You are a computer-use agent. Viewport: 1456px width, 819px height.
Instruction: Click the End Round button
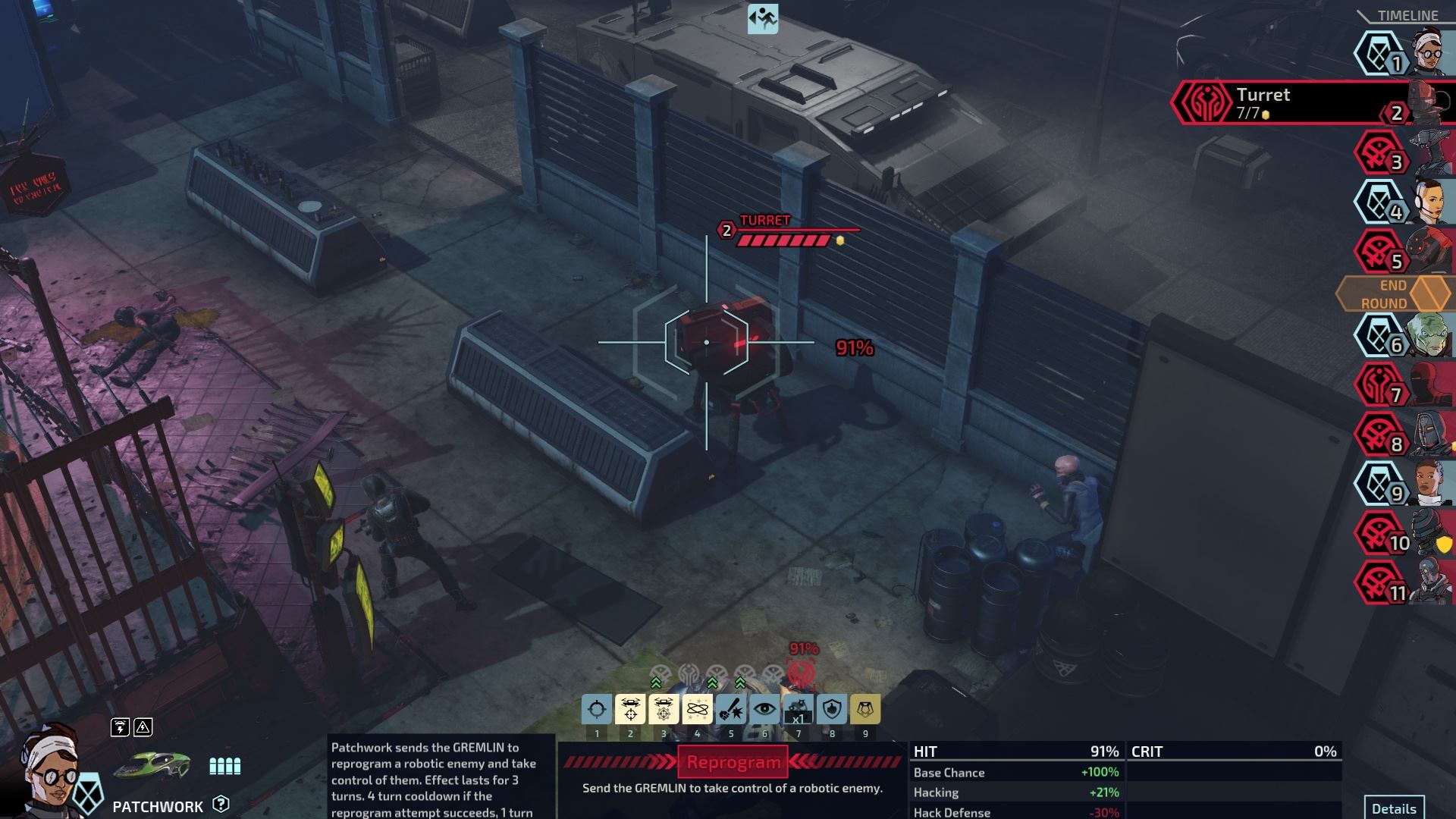[x=1393, y=293]
